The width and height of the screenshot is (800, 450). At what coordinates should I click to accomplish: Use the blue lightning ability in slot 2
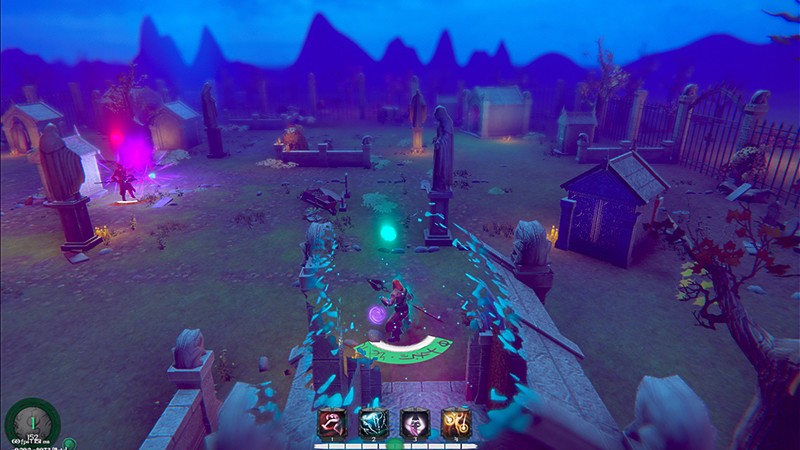[374, 422]
